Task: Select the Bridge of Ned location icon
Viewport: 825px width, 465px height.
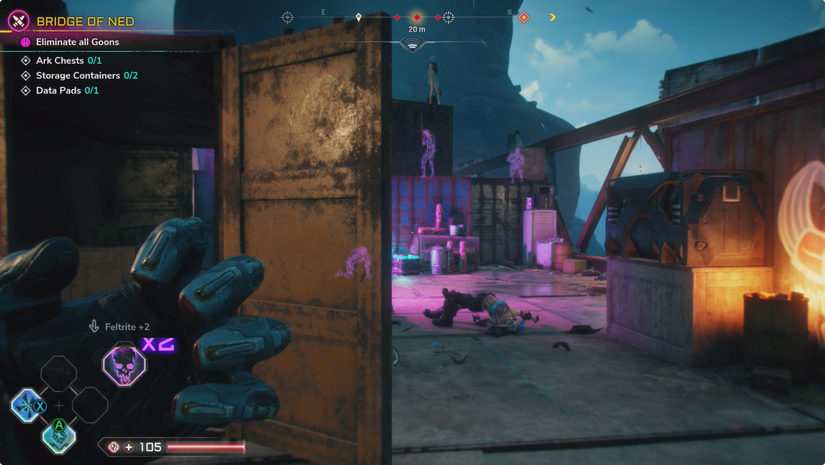Action: pyautogui.click(x=18, y=21)
